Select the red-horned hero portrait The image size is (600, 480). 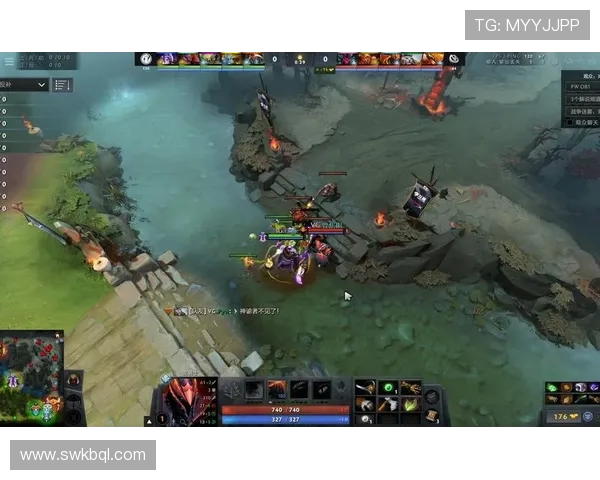(183, 395)
